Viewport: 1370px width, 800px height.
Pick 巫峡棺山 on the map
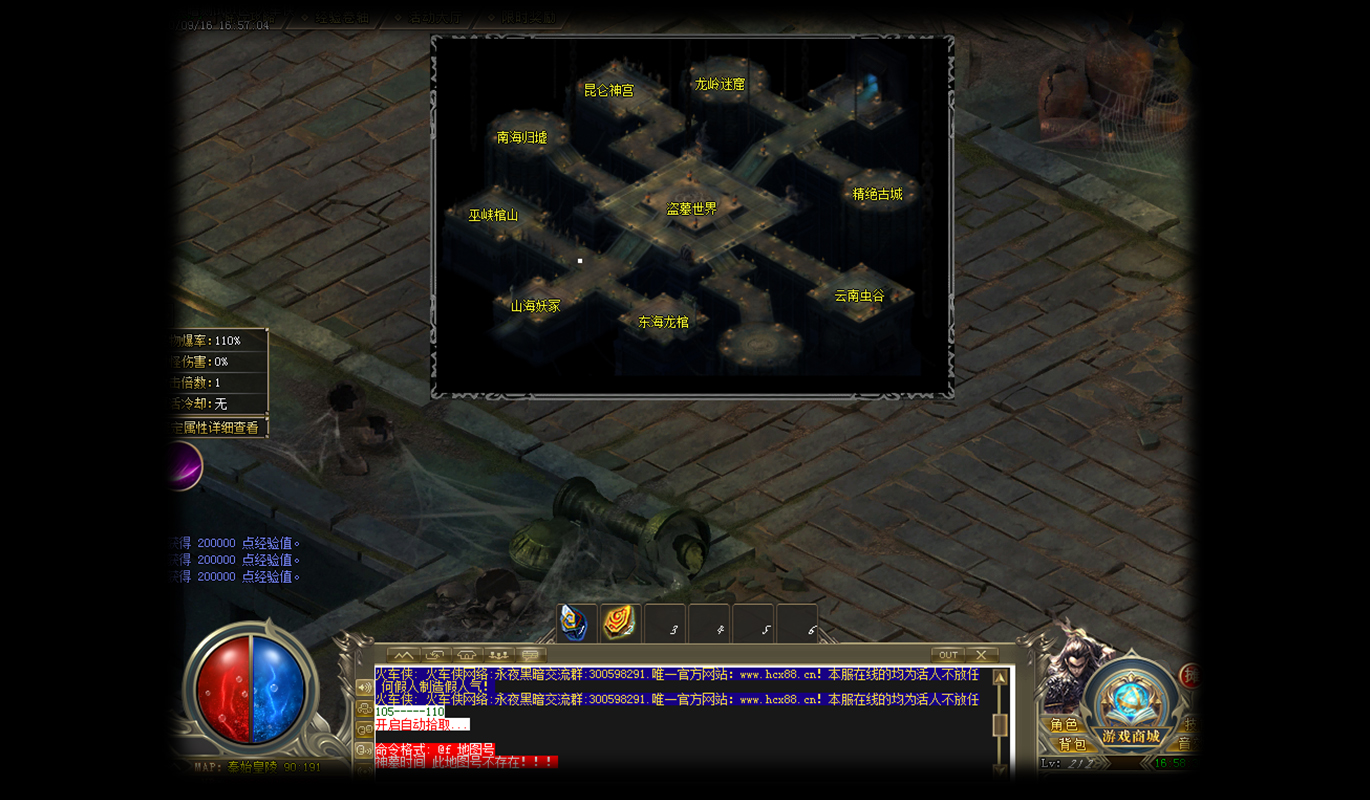tap(494, 215)
